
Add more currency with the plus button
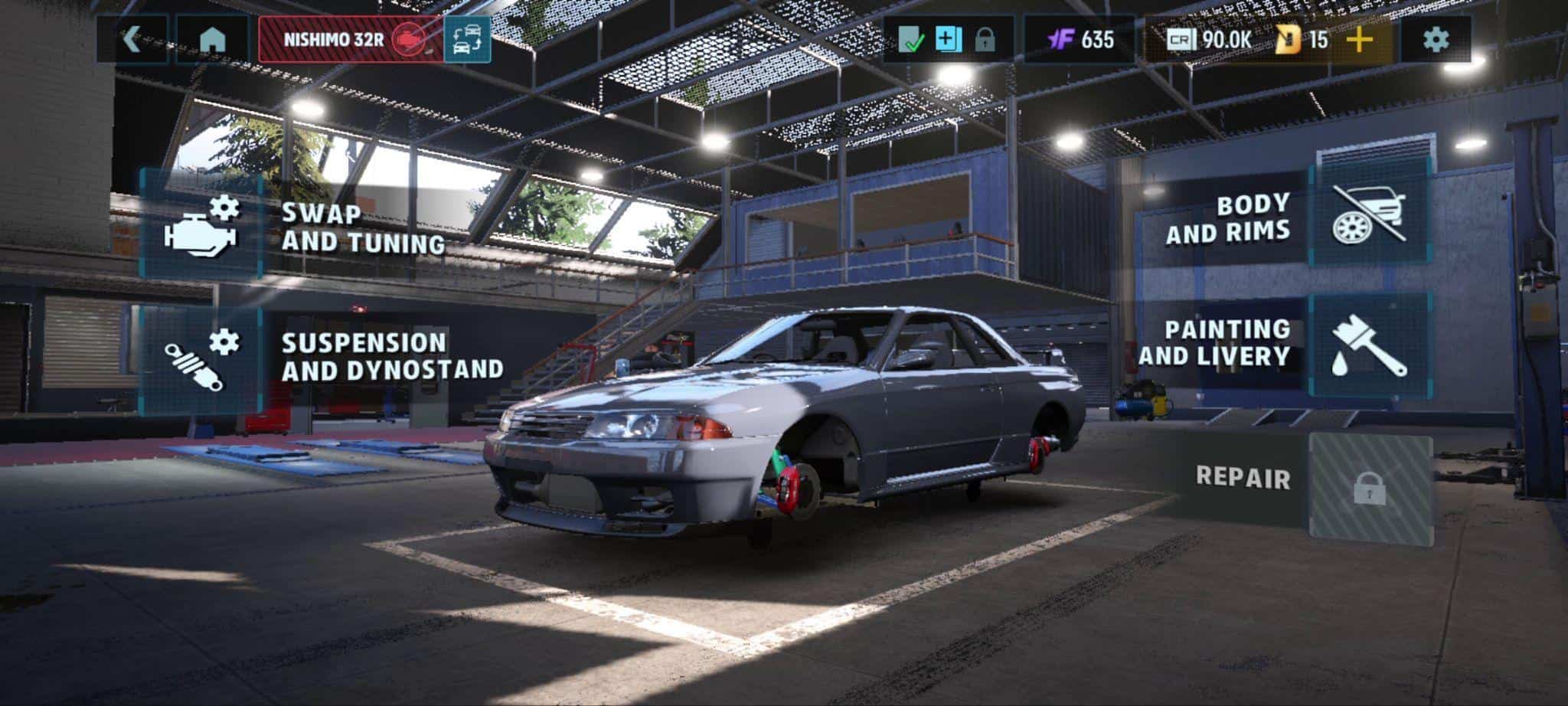1360,39
